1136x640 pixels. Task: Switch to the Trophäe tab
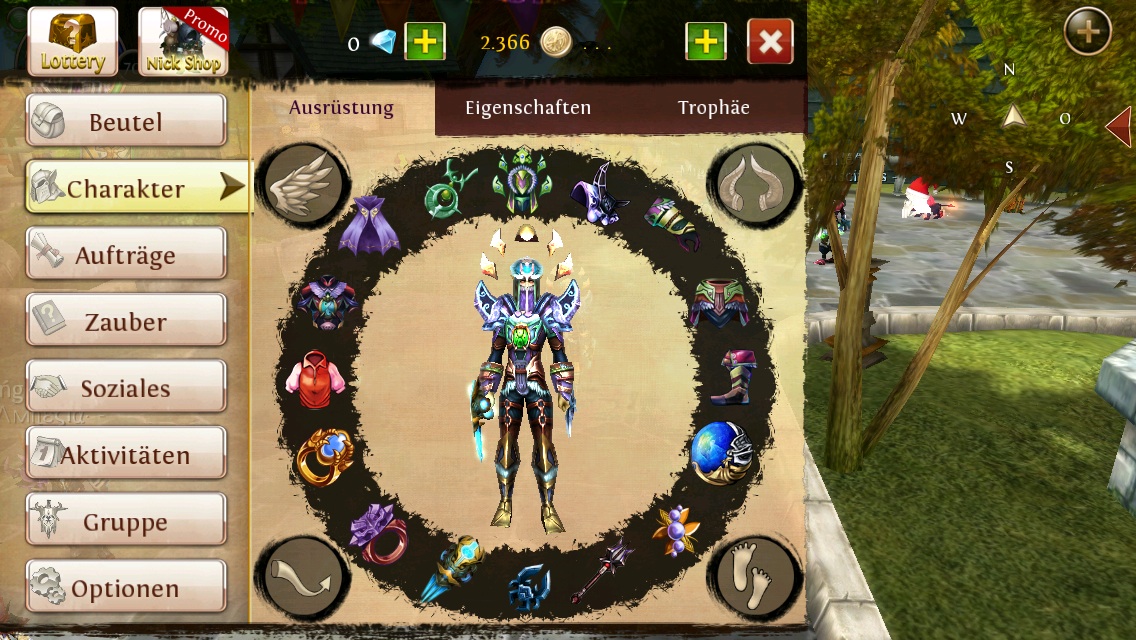tap(713, 108)
